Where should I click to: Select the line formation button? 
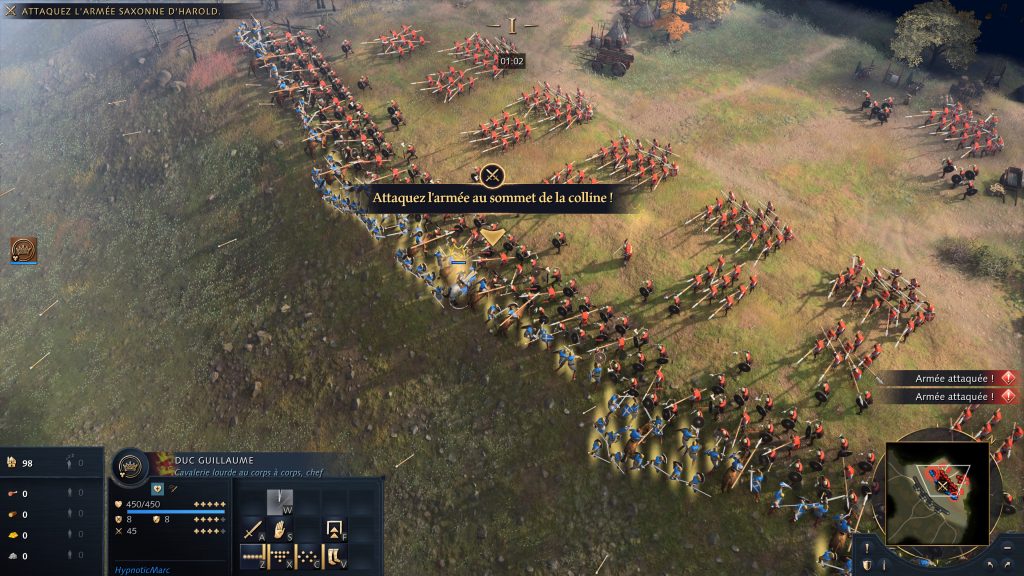click(x=253, y=556)
